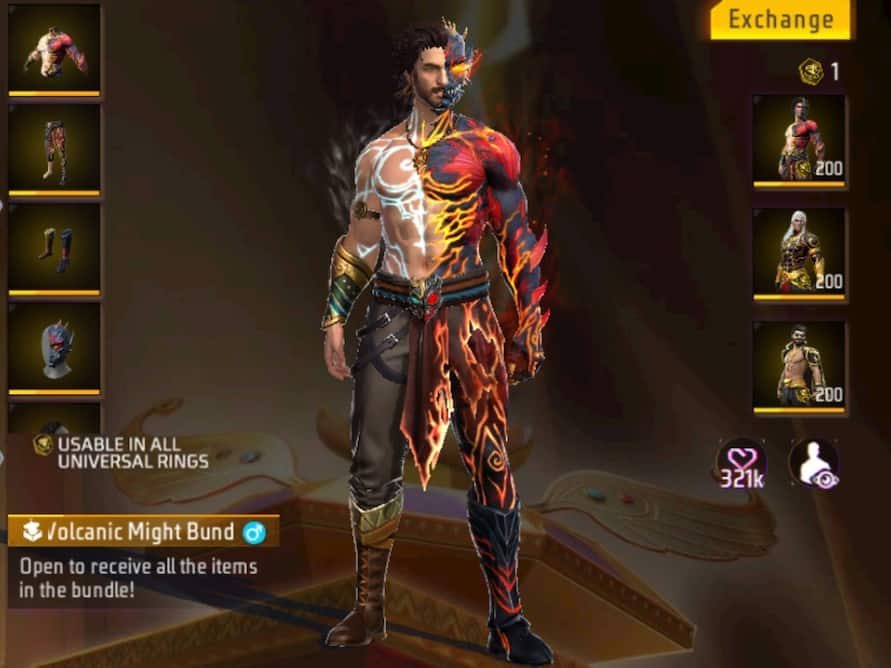The width and height of the screenshot is (891, 668).
Task: Toggle the character preview eye icon
Action: point(812,463)
